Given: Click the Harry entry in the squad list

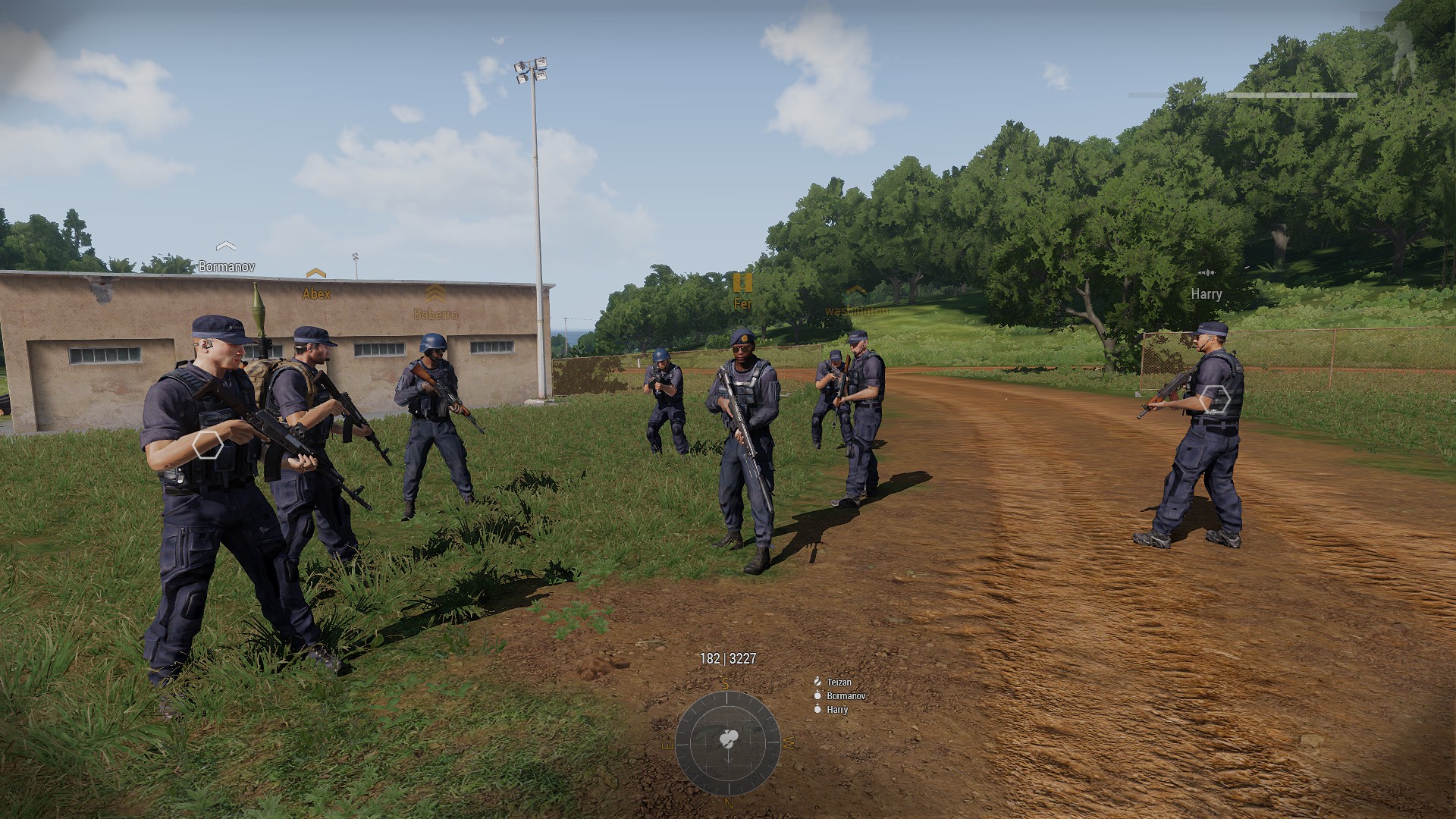Looking at the screenshot, I should click(837, 711).
